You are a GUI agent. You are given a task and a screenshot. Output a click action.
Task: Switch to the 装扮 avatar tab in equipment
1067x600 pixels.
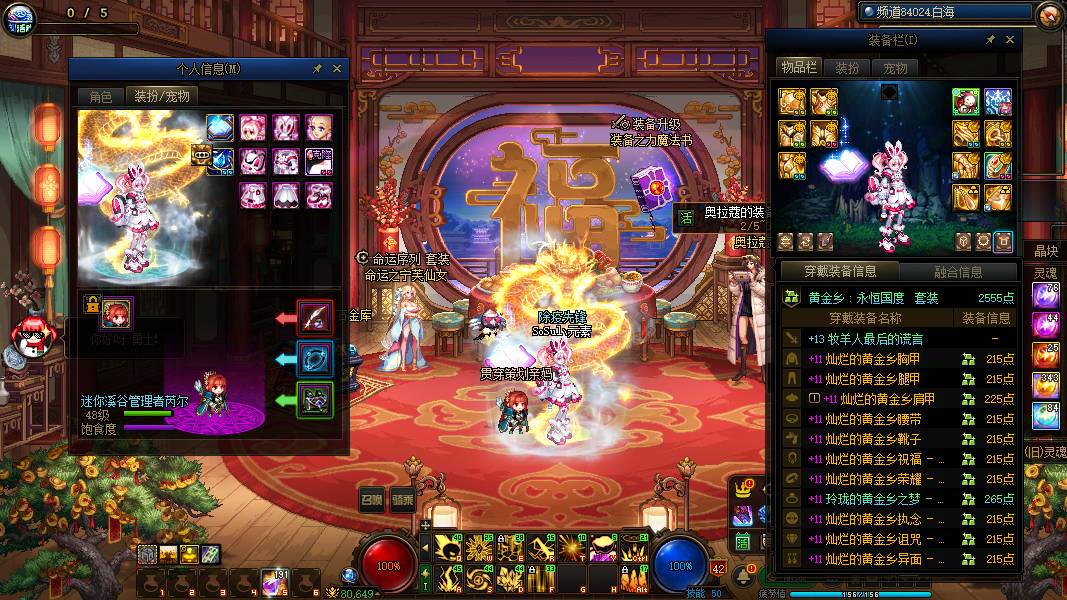click(x=847, y=68)
